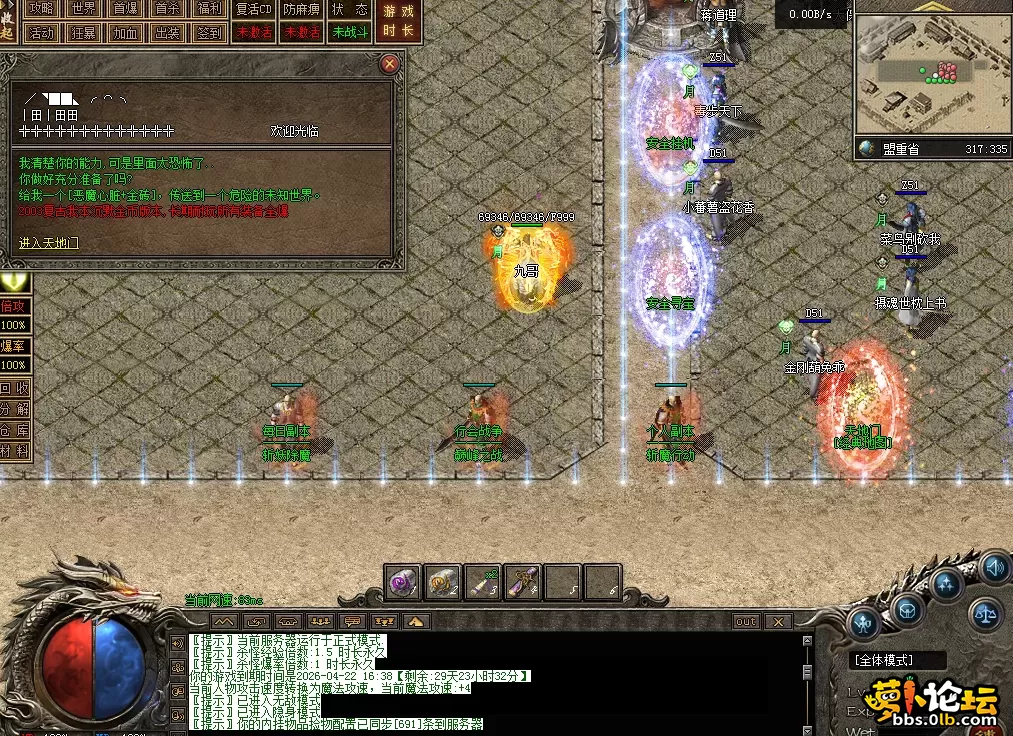Open the 分解 dismantle panel
Image resolution: width=1013 pixels, height=736 pixels.
(x=14, y=409)
